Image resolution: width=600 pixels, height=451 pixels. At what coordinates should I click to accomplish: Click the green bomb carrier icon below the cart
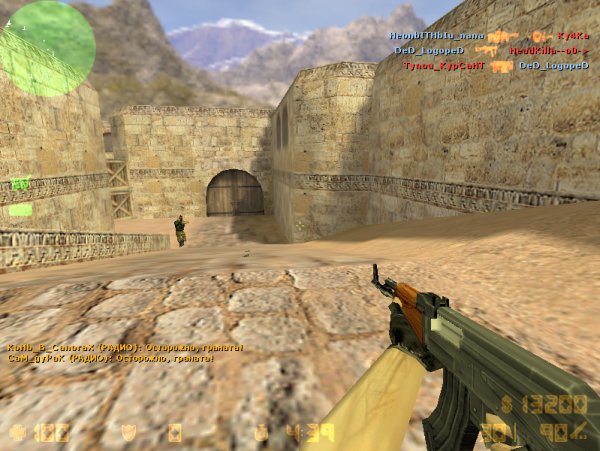(x=20, y=210)
